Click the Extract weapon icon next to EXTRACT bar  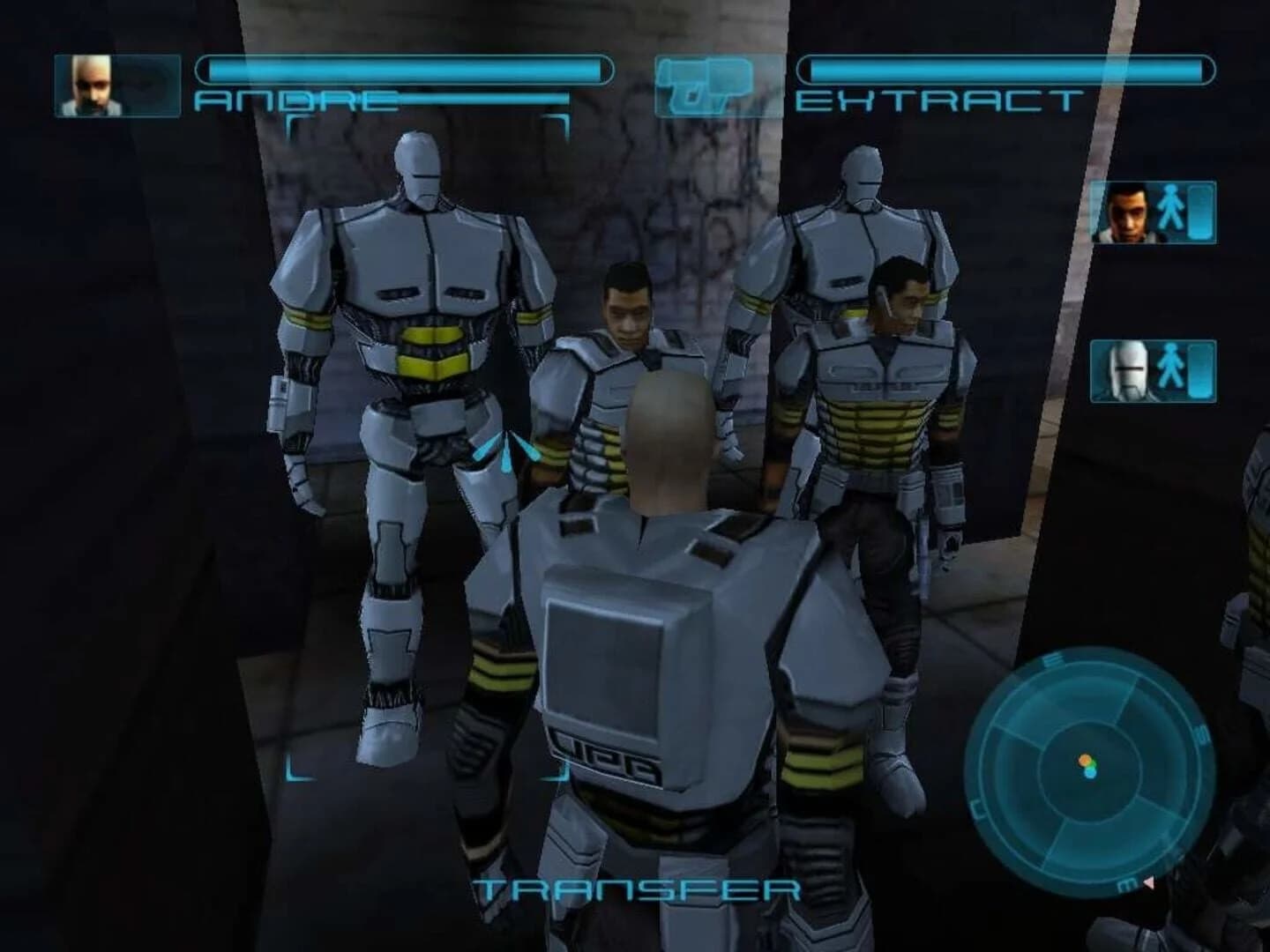coord(706,84)
